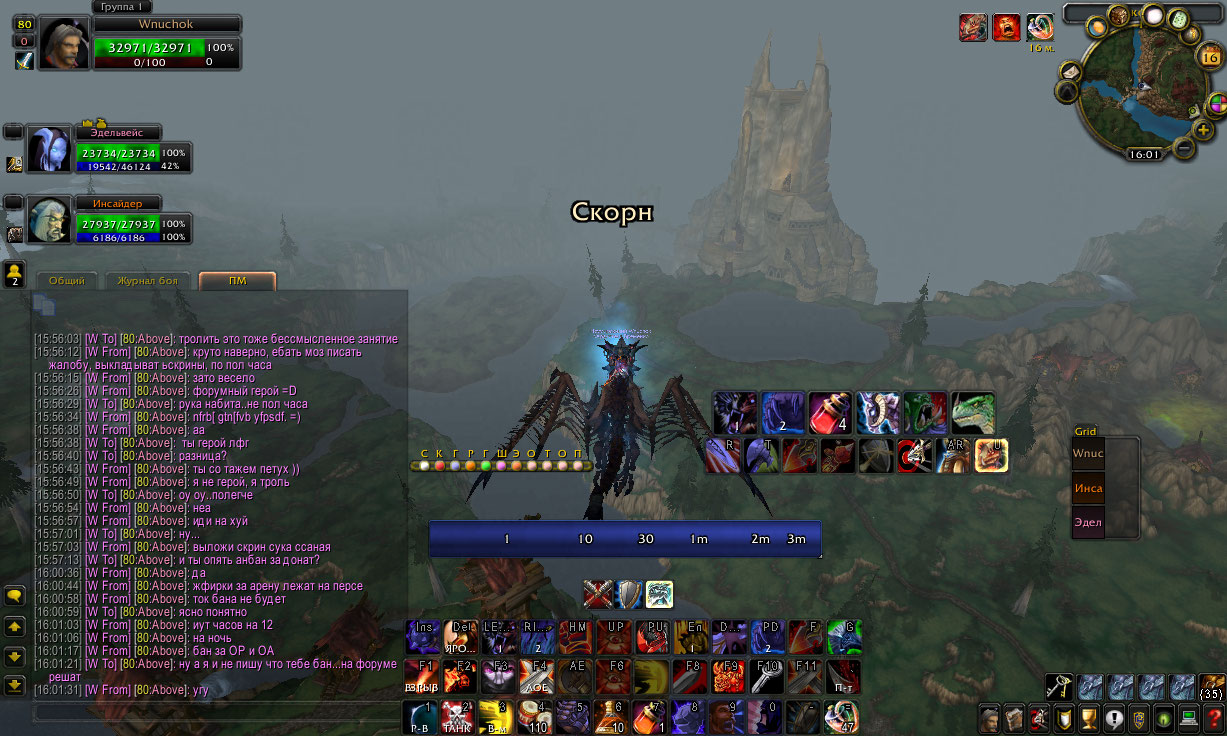Open the Журнал боя combat log tab
The width and height of the screenshot is (1227, 736).
[147, 281]
